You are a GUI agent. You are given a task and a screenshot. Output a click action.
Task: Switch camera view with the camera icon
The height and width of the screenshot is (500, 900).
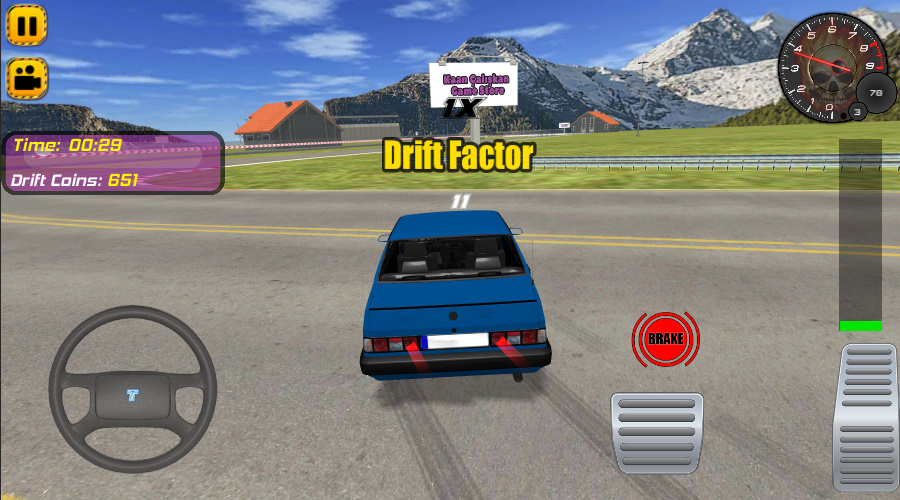click(27, 77)
